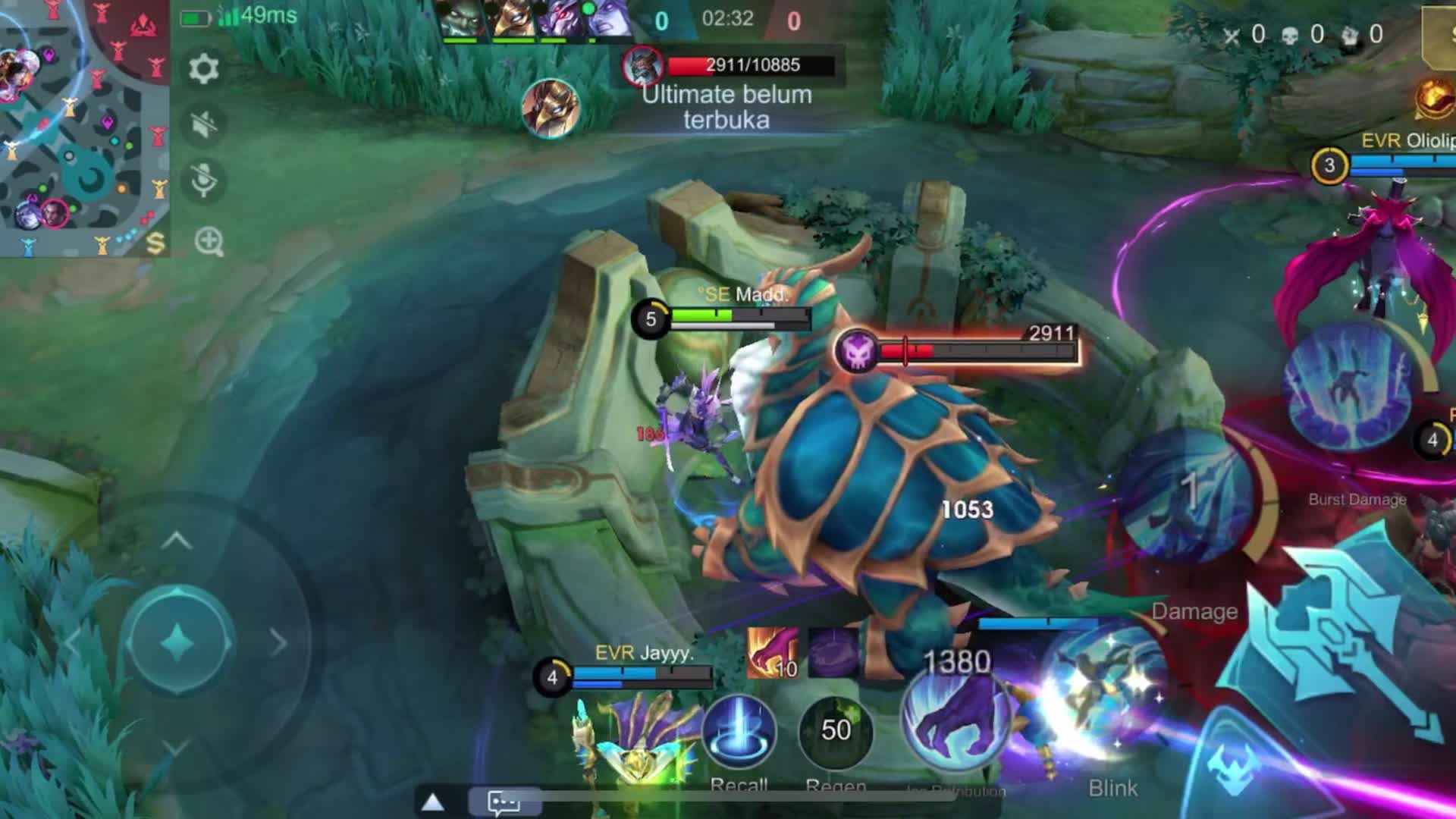Use the Regen ability button
The height and width of the screenshot is (819, 1456).
(x=835, y=731)
